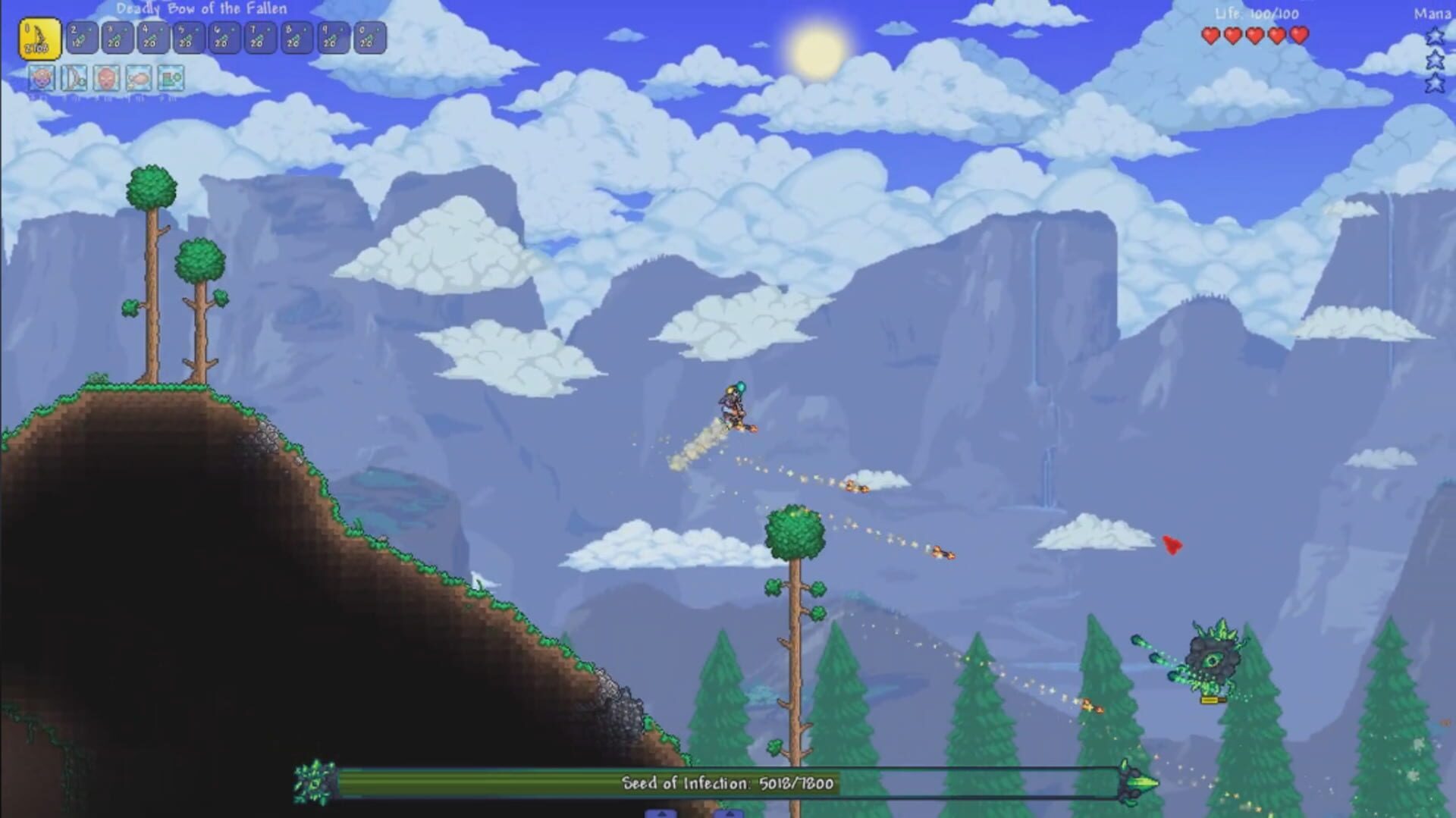This screenshot has width=1456, height=818.
Task: Expand the right chat up-arrow control
Action: tap(730, 814)
